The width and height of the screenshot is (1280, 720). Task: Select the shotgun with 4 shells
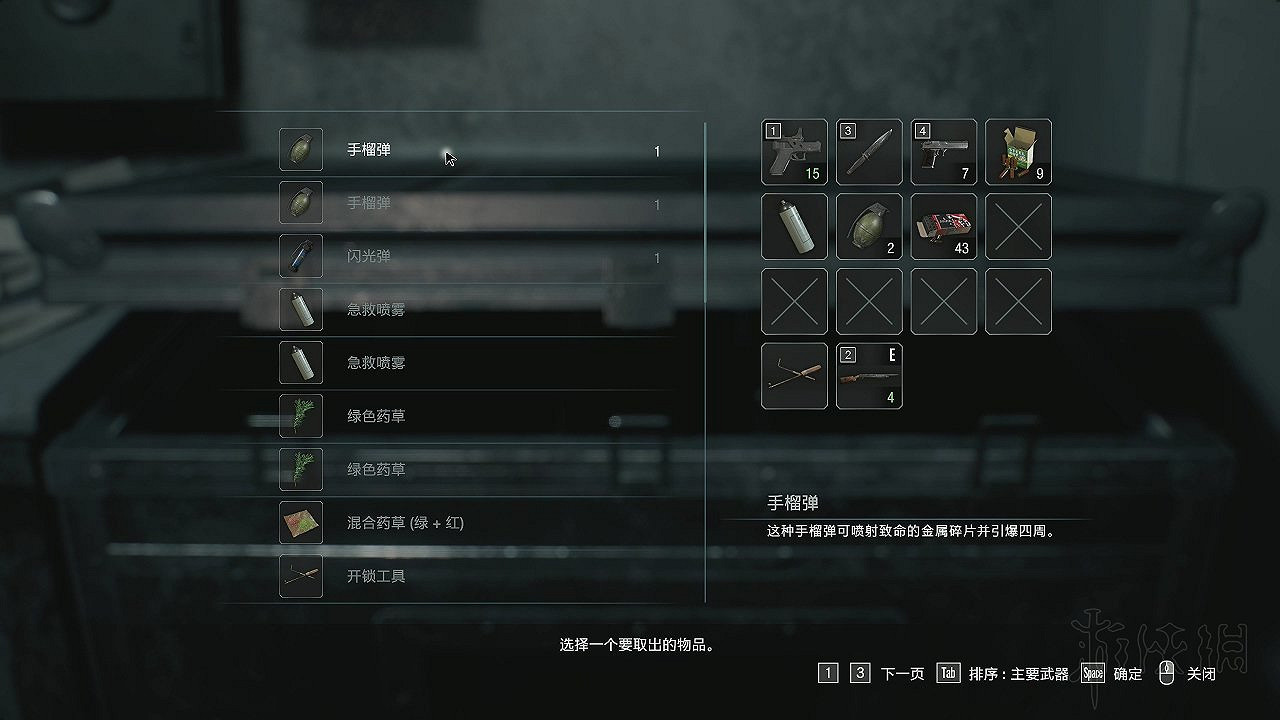(x=869, y=376)
